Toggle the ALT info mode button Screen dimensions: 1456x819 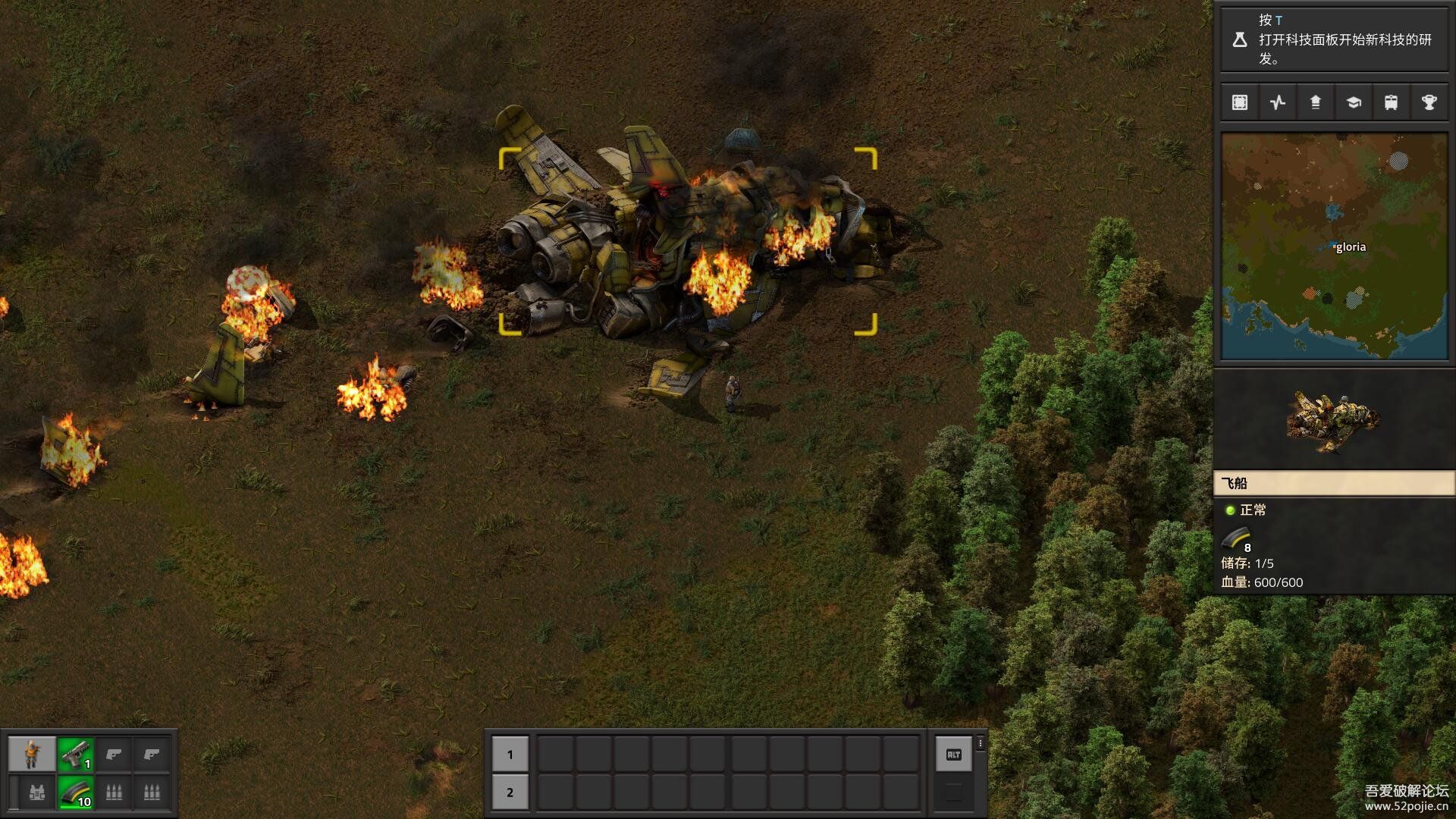click(x=953, y=754)
